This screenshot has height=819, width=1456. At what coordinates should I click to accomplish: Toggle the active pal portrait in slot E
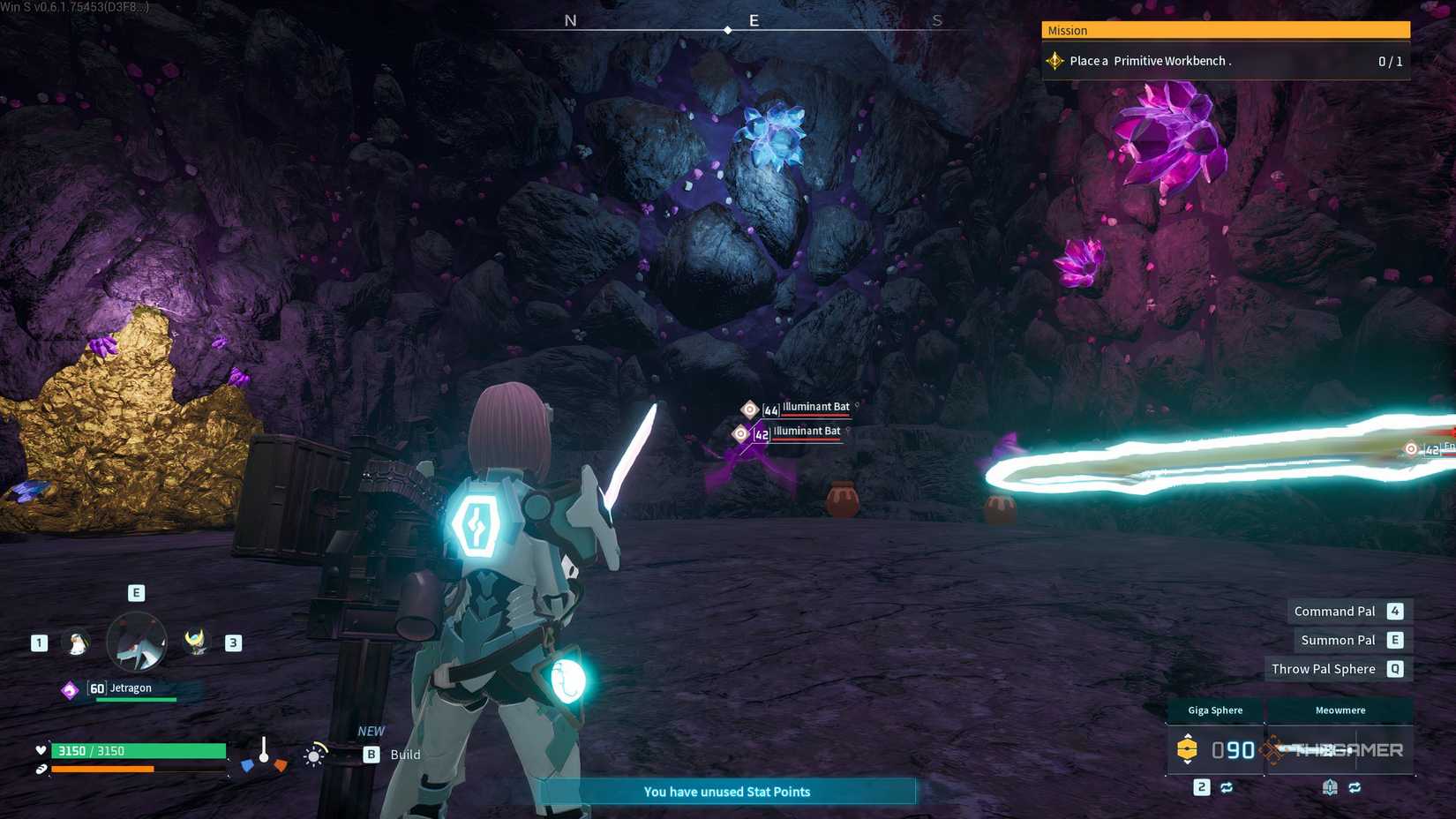(136, 642)
